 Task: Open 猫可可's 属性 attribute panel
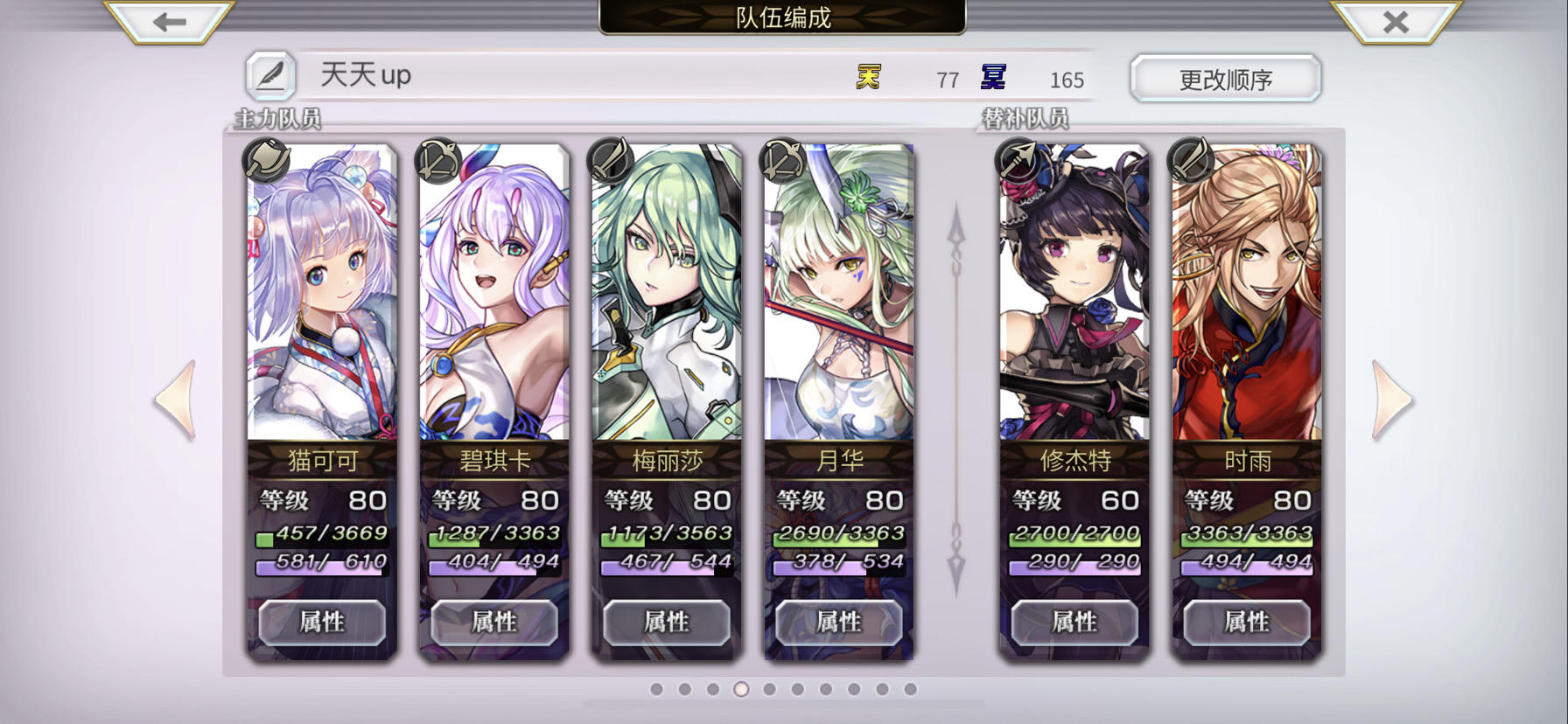point(322,623)
